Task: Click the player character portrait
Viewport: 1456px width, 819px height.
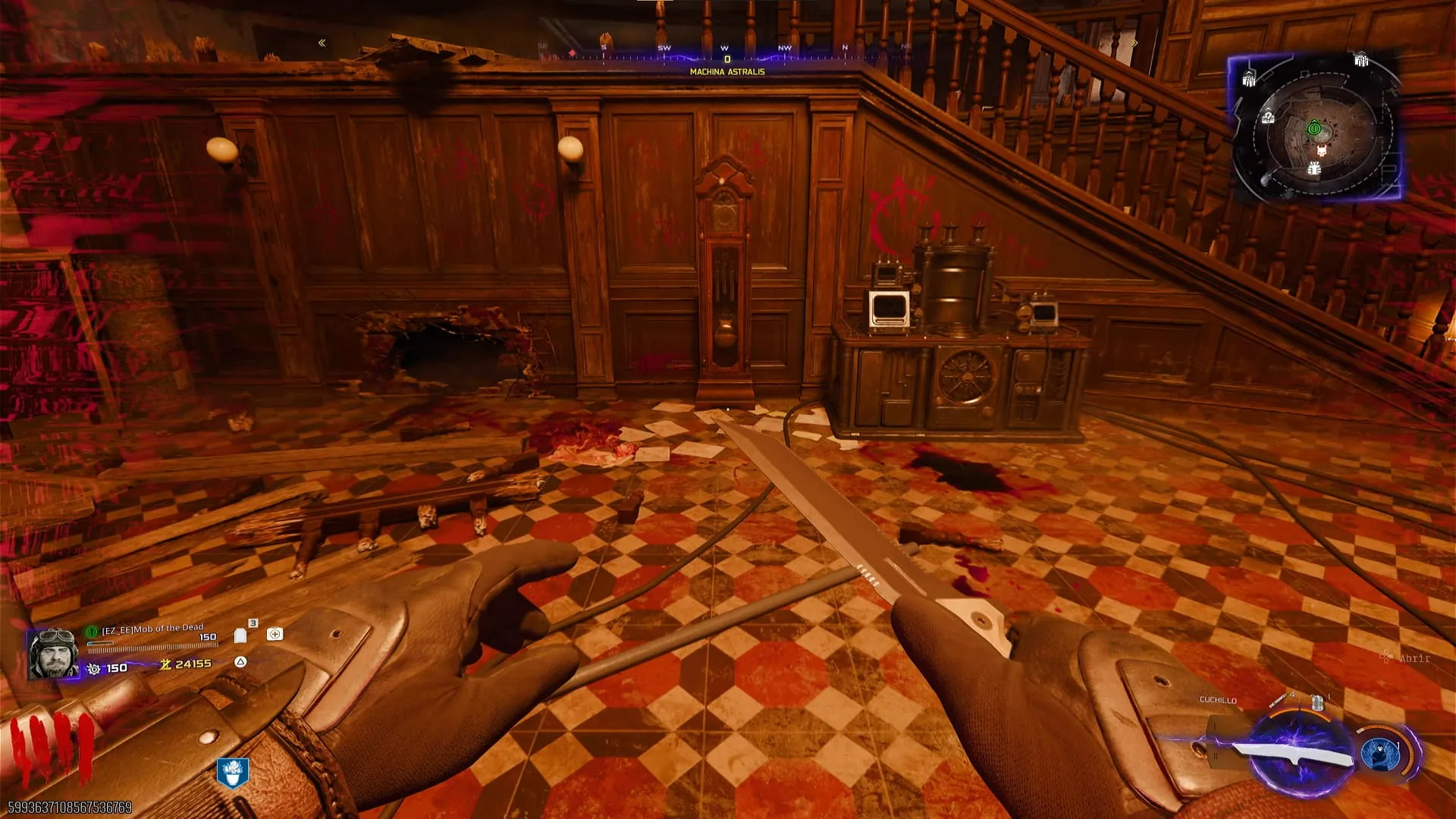Action: pos(53,653)
